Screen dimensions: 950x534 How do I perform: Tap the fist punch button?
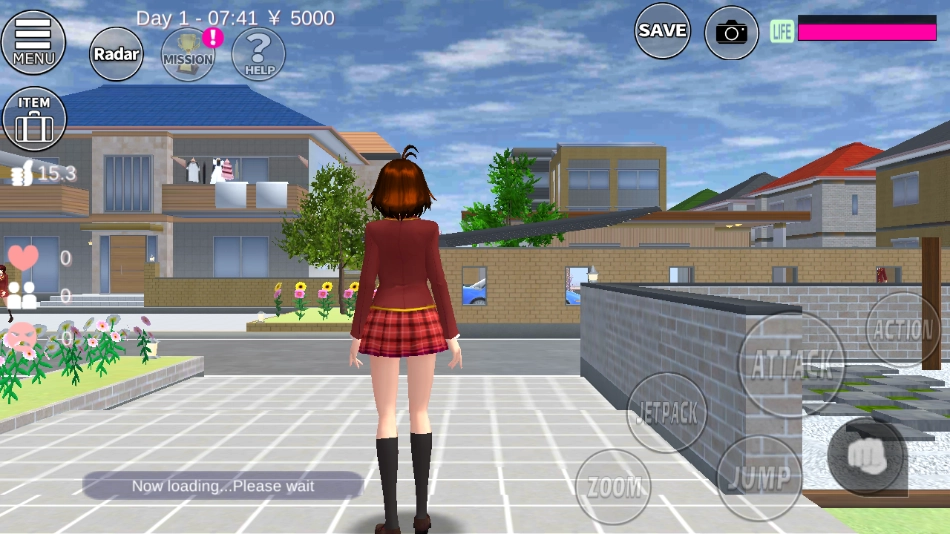point(866,457)
